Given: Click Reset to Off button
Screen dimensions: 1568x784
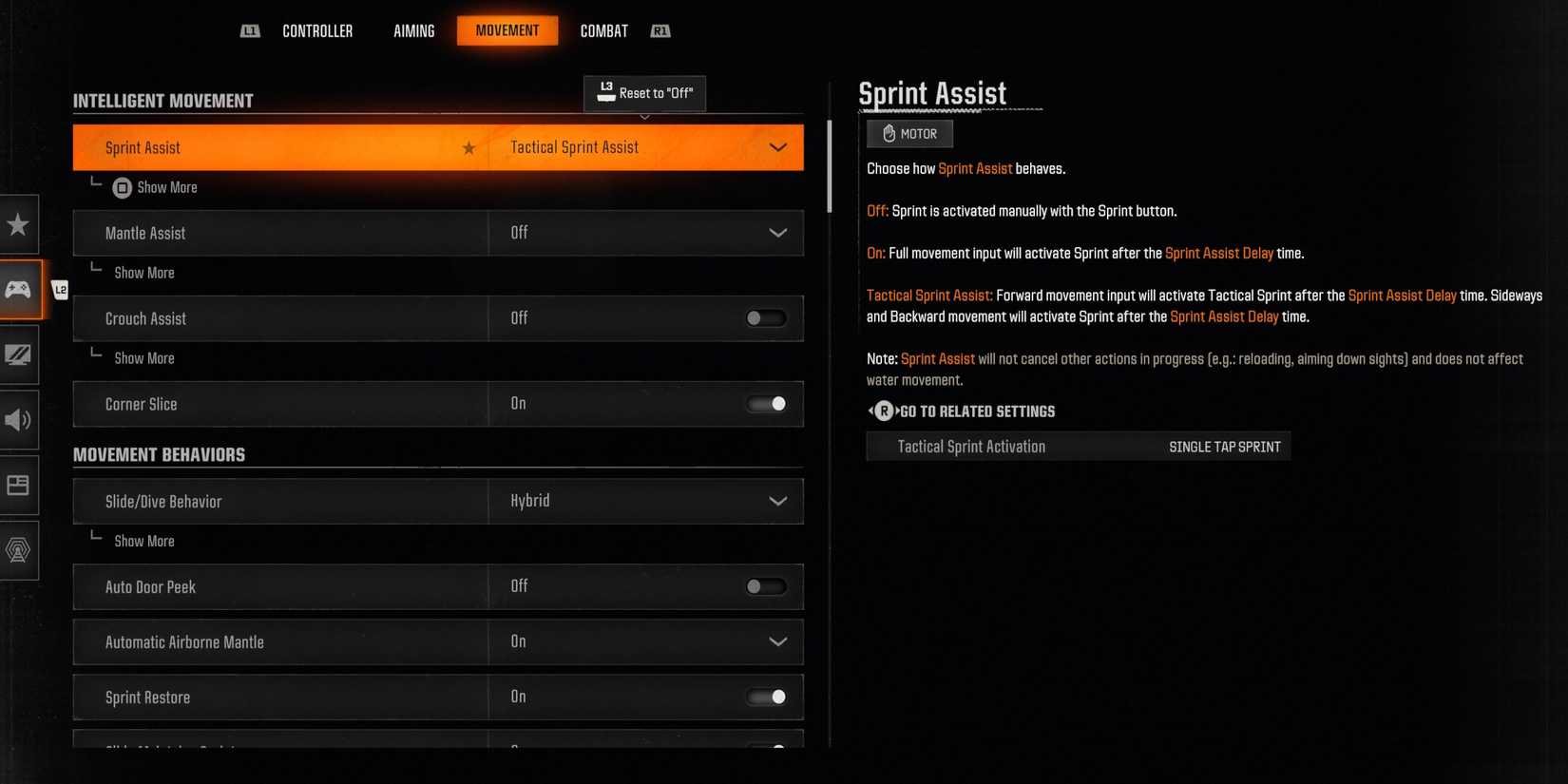Looking at the screenshot, I should click(644, 93).
